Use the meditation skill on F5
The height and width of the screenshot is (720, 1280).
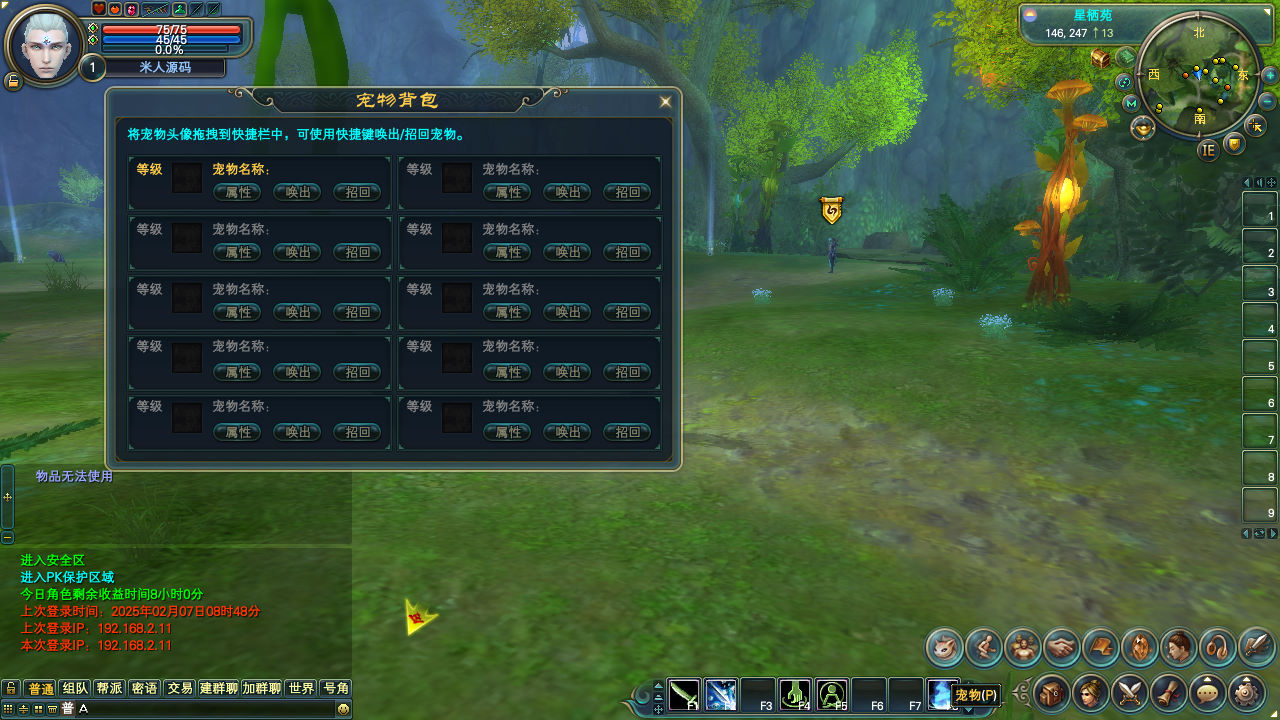[832, 694]
